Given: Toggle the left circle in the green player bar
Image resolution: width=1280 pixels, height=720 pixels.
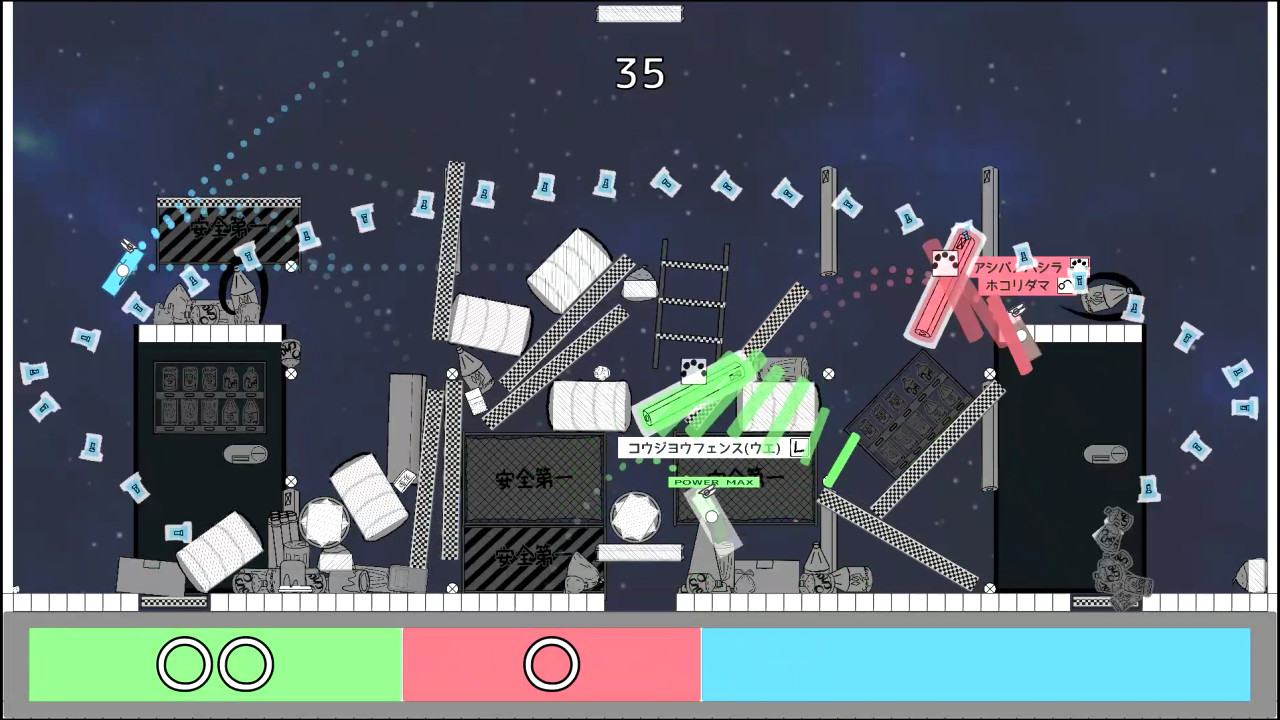Looking at the screenshot, I should click(183, 663).
